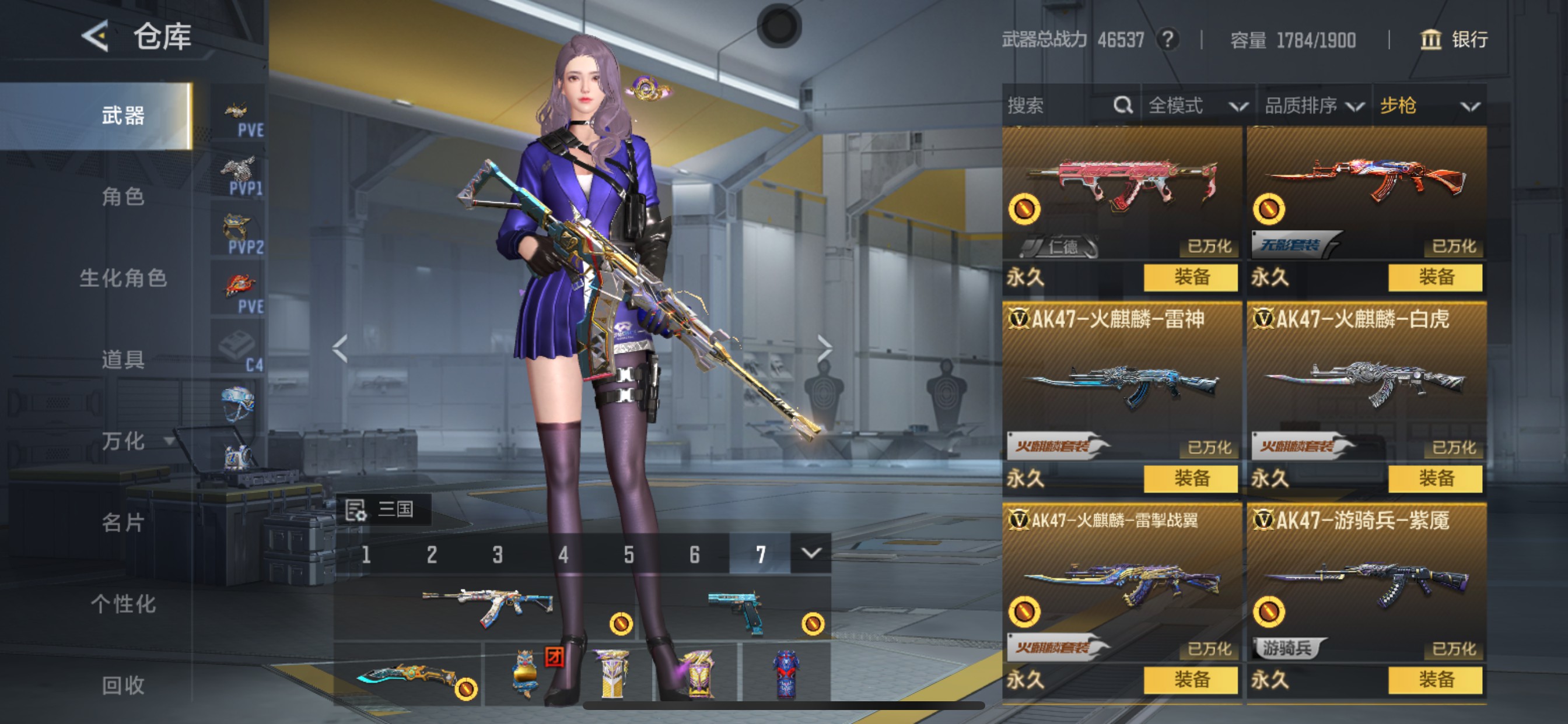Equip the AK47-火麒麟-白虎 rifle
Viewport: 1568px width, 724px height.
click(1436, 478)
